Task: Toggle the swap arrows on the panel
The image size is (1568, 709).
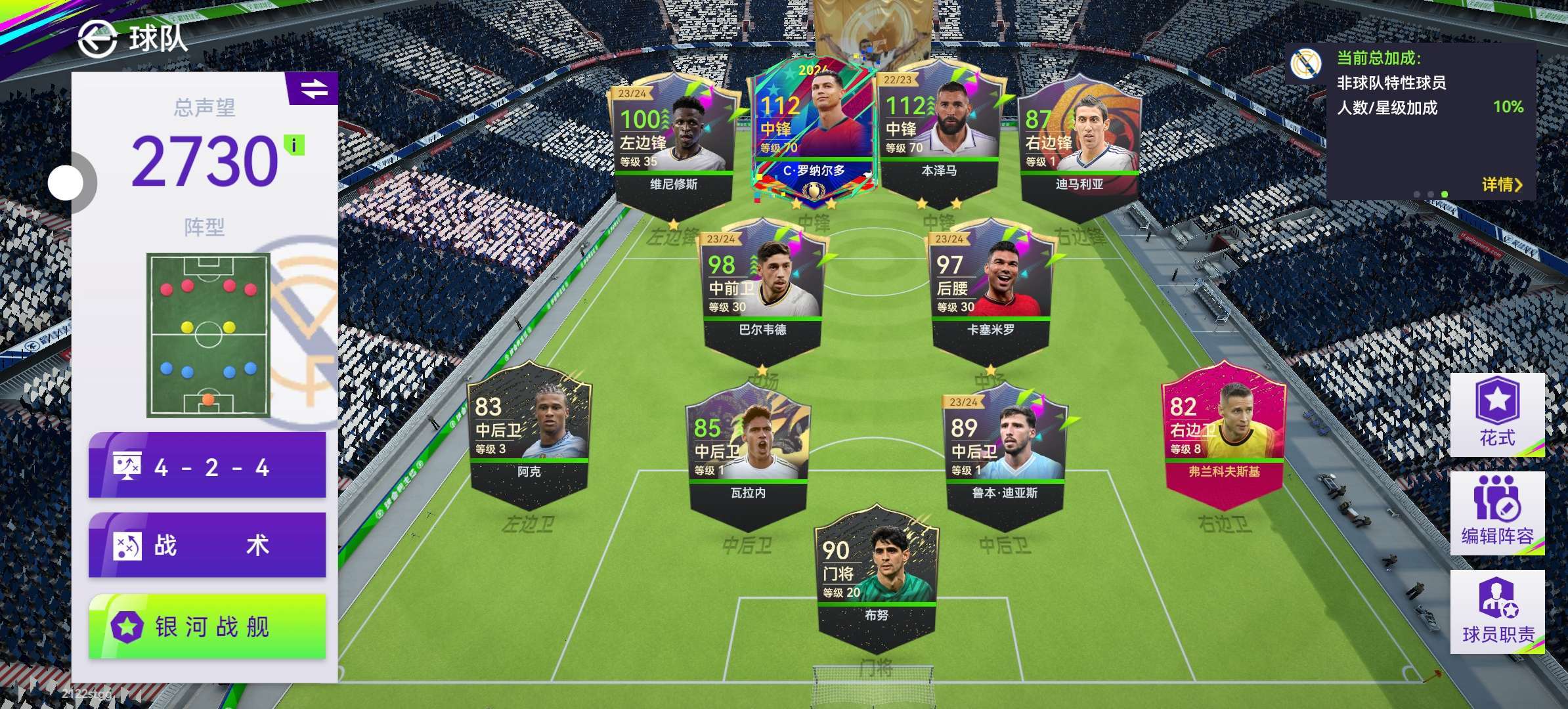Action: (x=314, y=89)
